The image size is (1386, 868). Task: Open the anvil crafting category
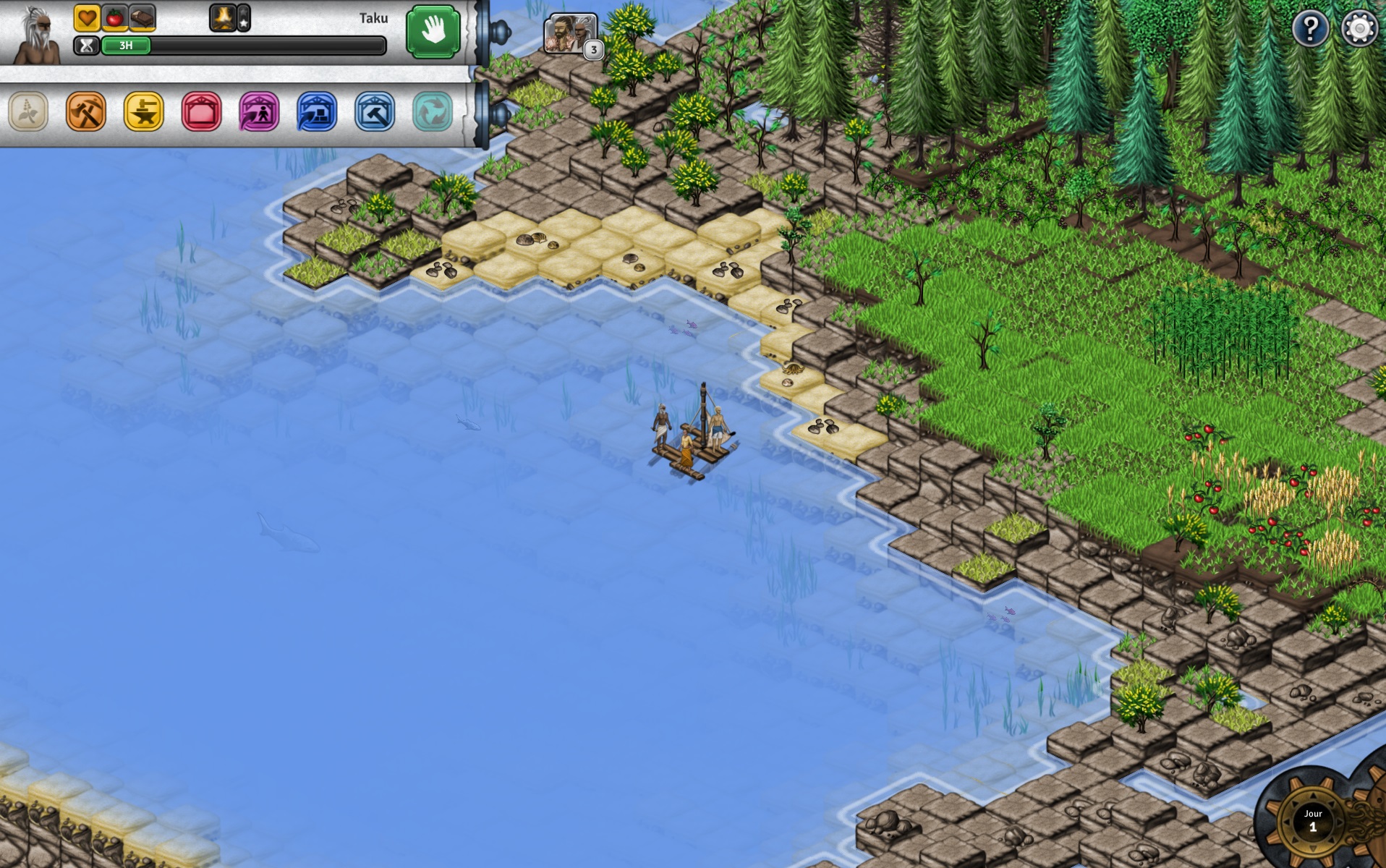(x=143, y=111)
